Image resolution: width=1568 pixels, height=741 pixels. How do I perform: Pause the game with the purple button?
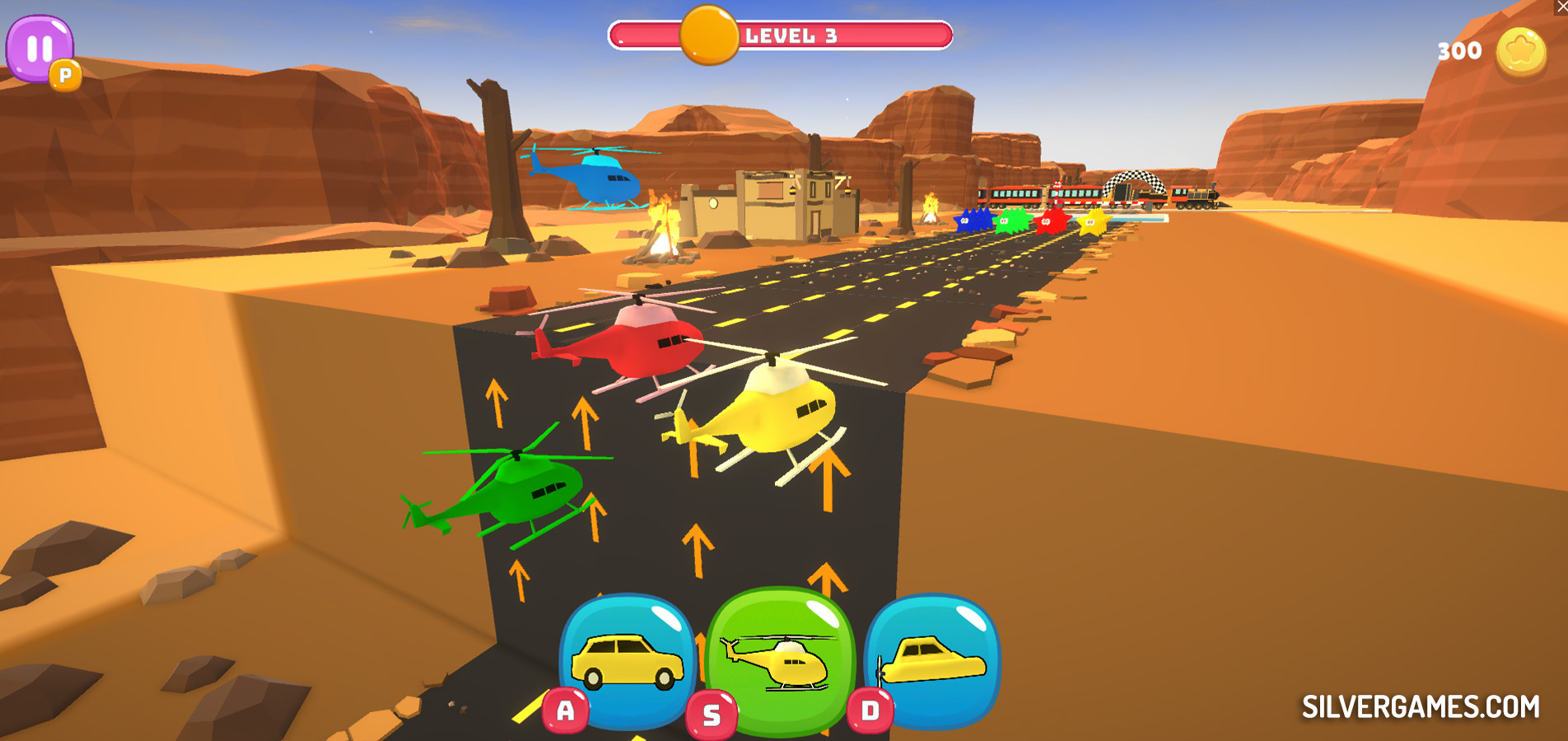tap(39, 48)
